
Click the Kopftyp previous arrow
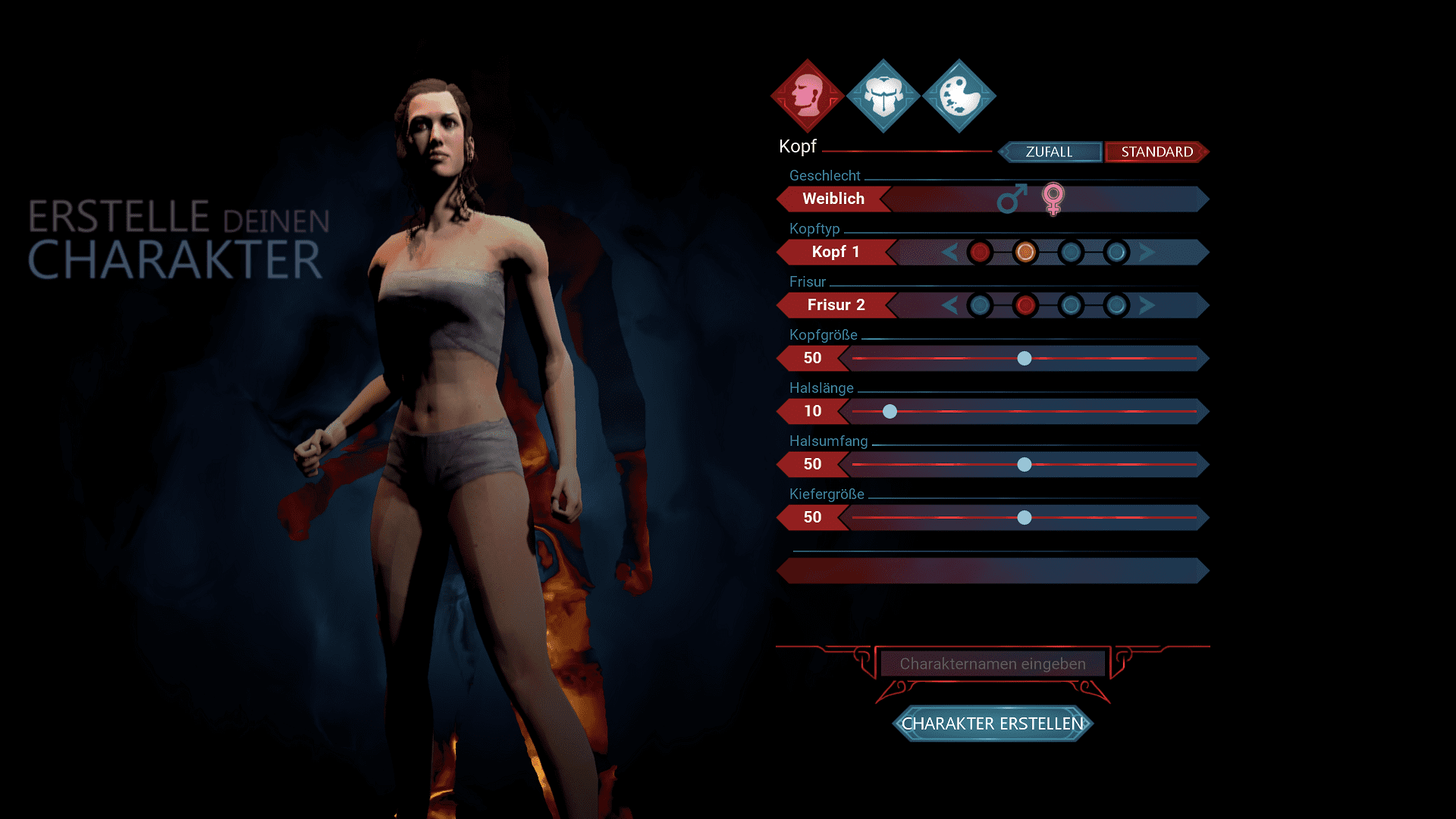[949, 252]
